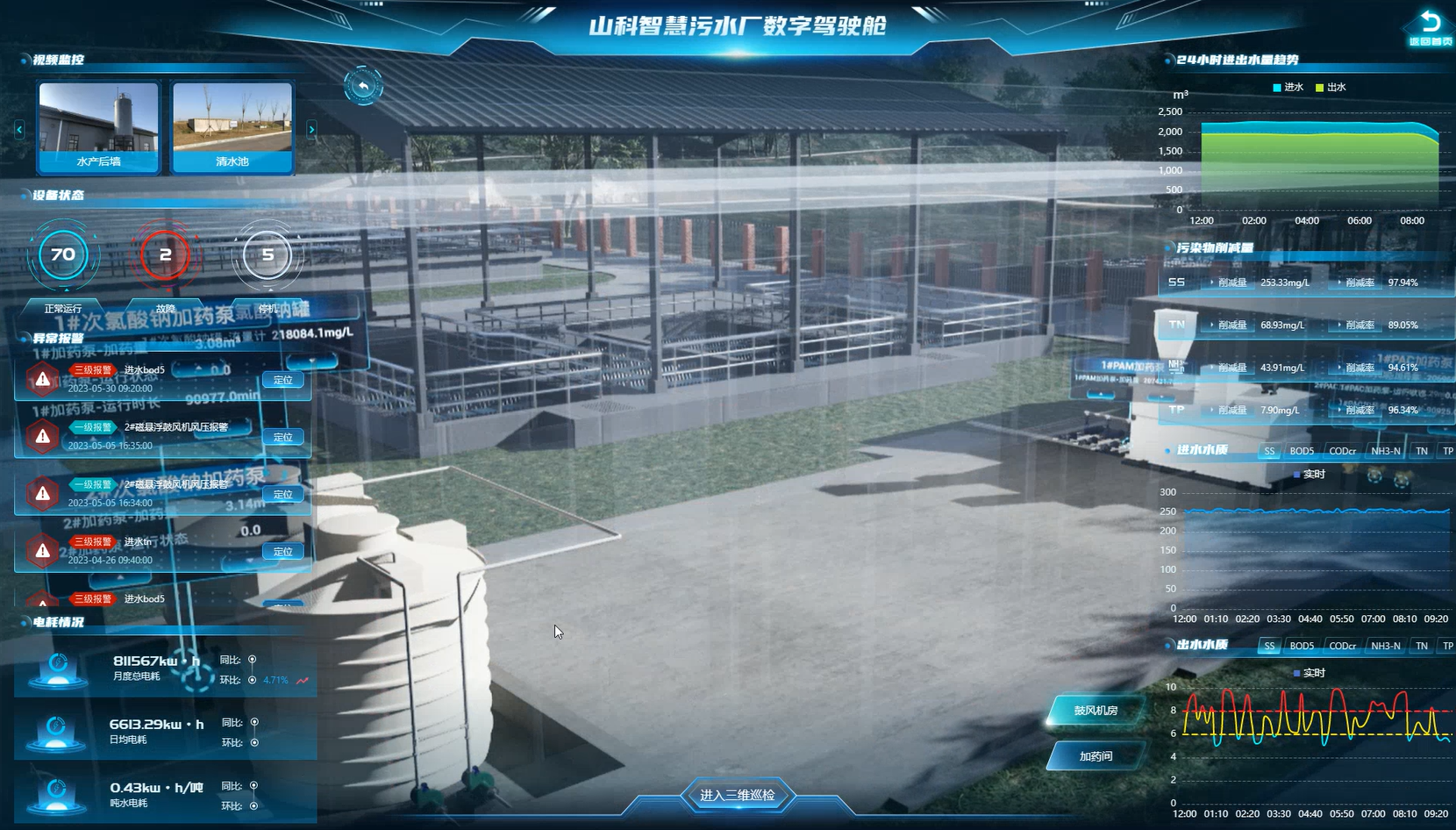
Task: Locate the 2023-05-30 进水bod5 alarm
Action: (282, 380)
